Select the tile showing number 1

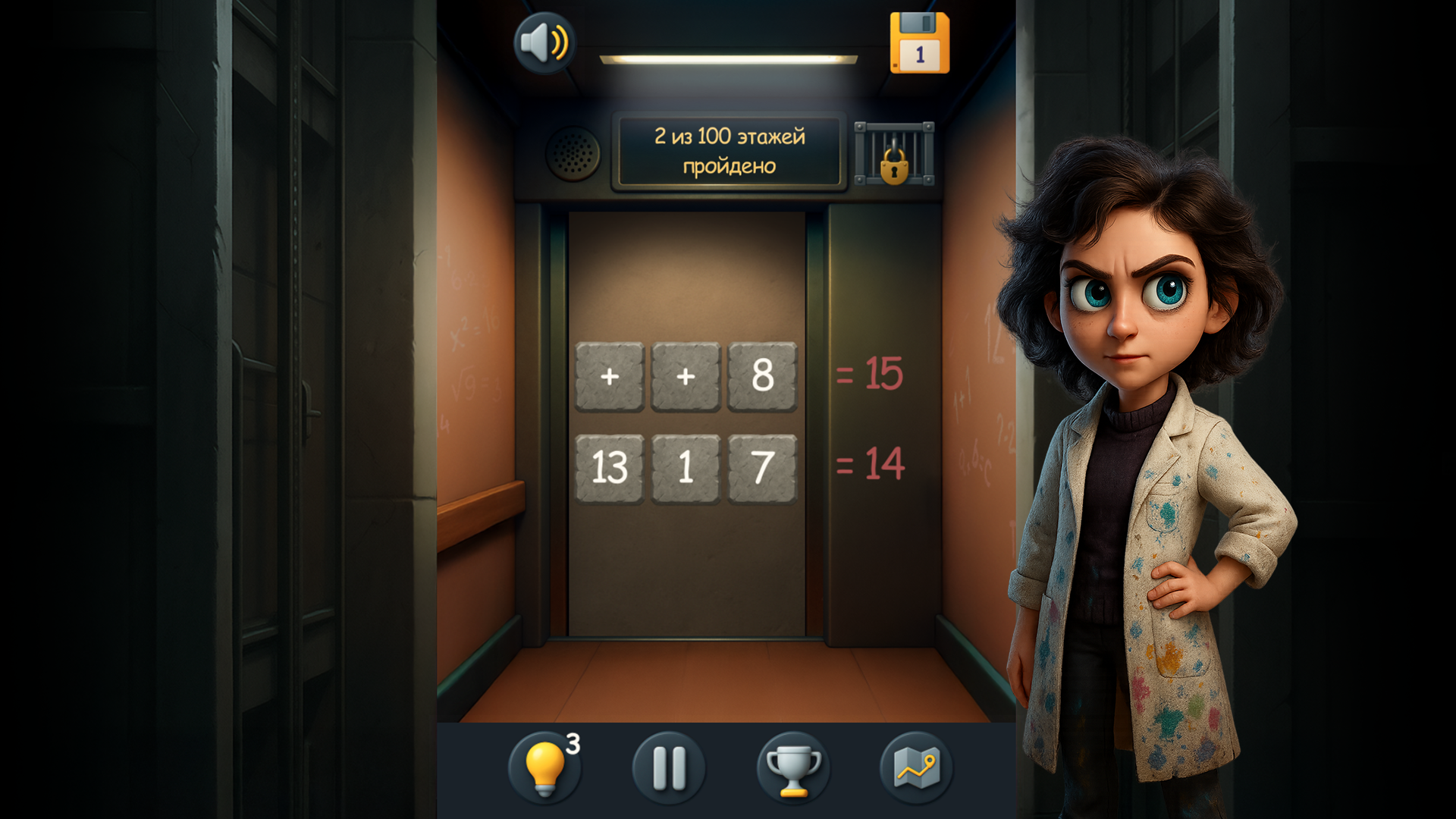[x=686, y=468]
